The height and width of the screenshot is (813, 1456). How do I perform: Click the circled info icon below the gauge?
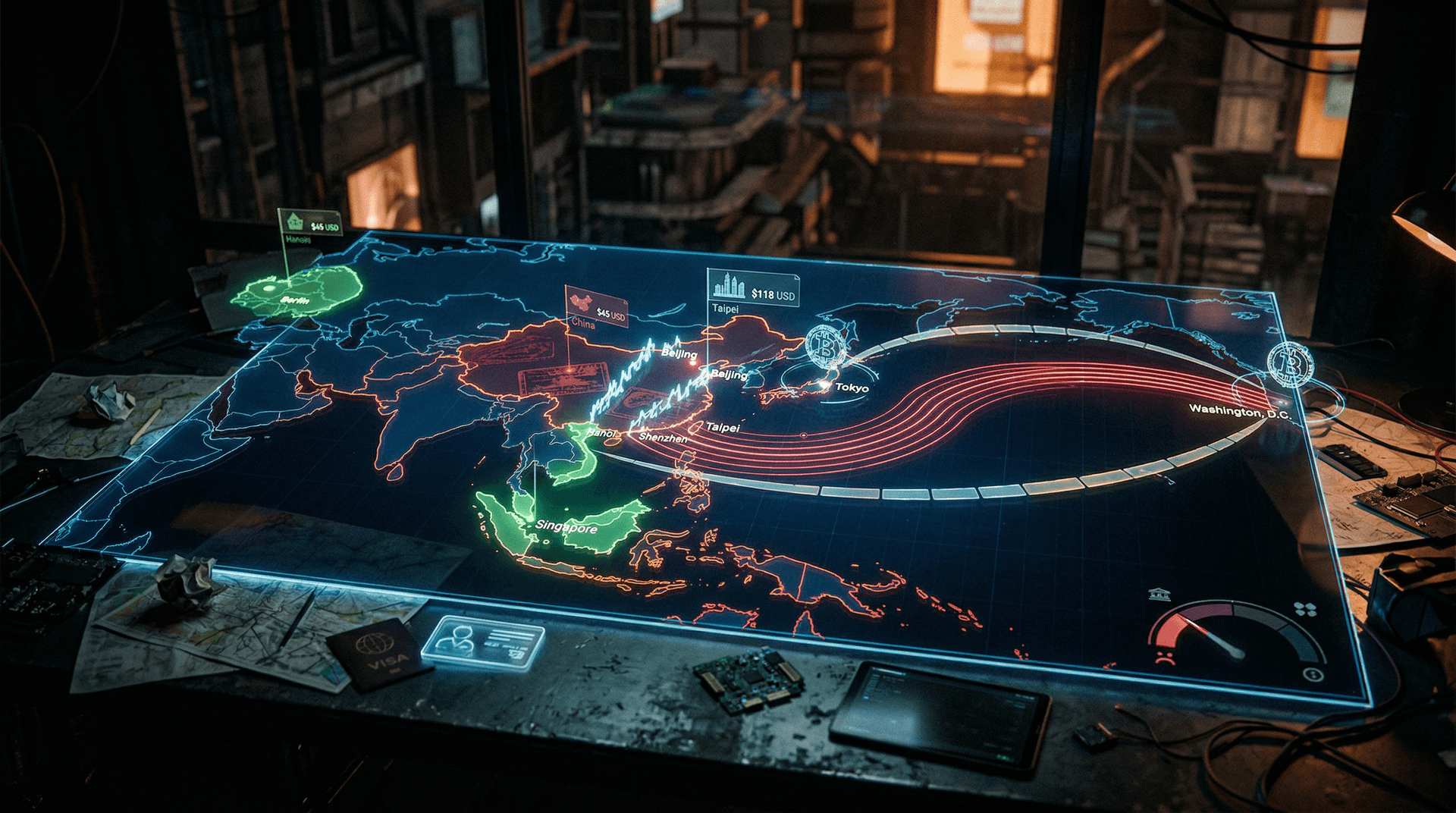point(1313,674)
